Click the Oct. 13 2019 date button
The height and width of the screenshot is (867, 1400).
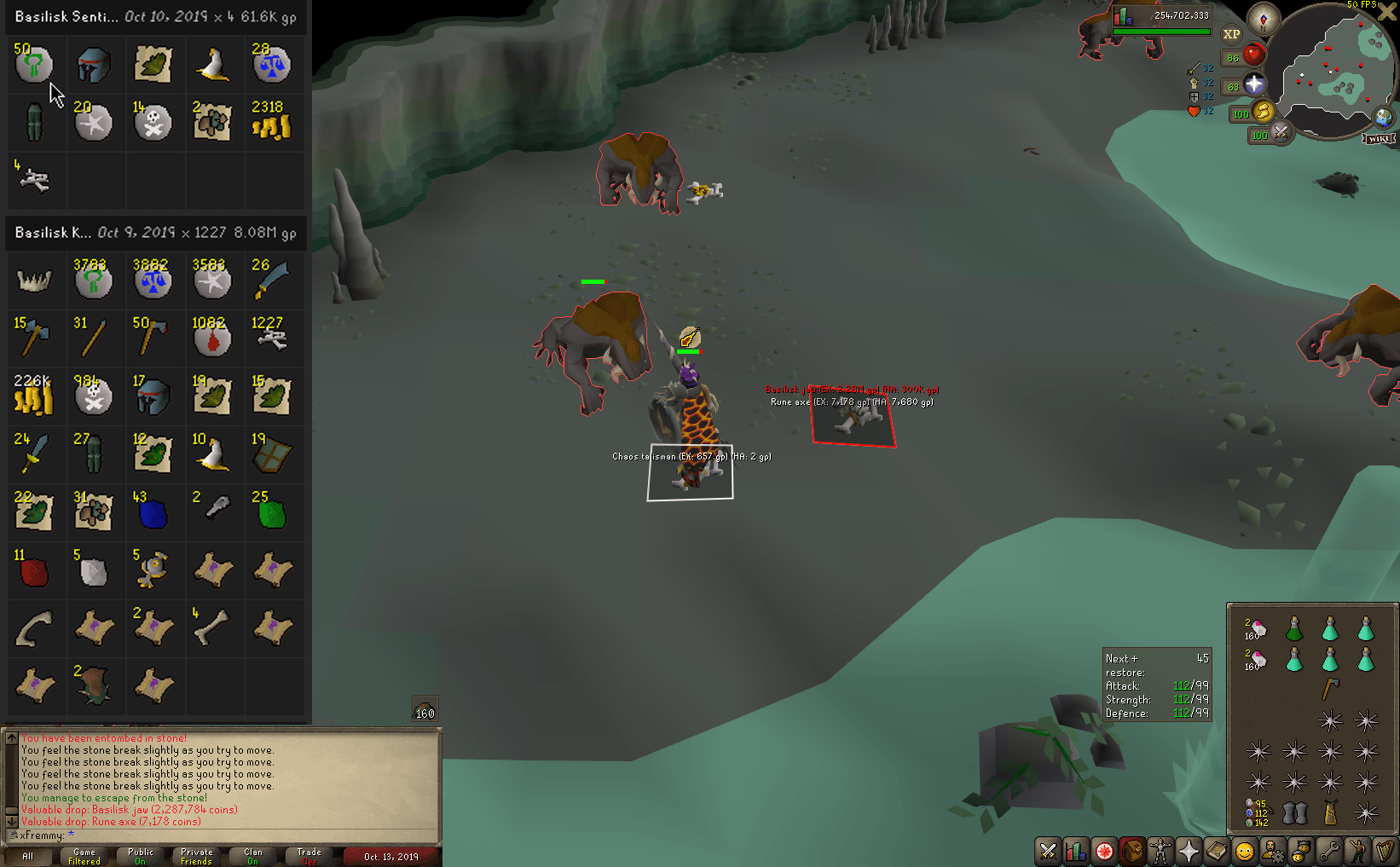[x=391, y=856]
